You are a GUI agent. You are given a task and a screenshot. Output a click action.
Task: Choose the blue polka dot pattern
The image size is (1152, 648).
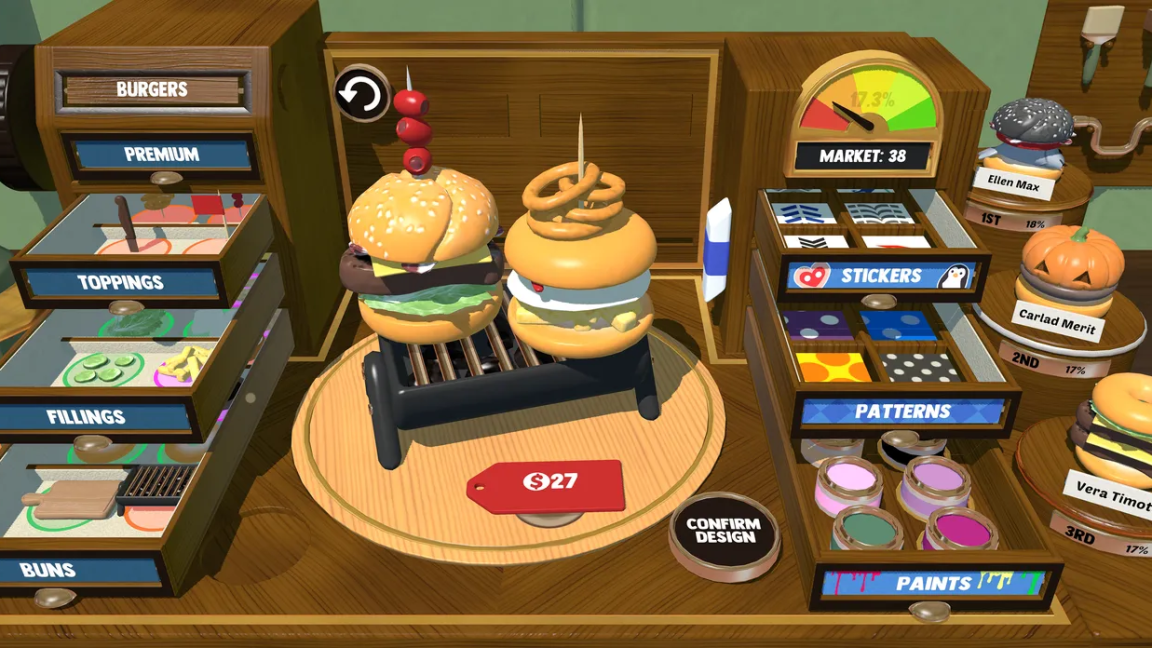[x=896, y=325]
